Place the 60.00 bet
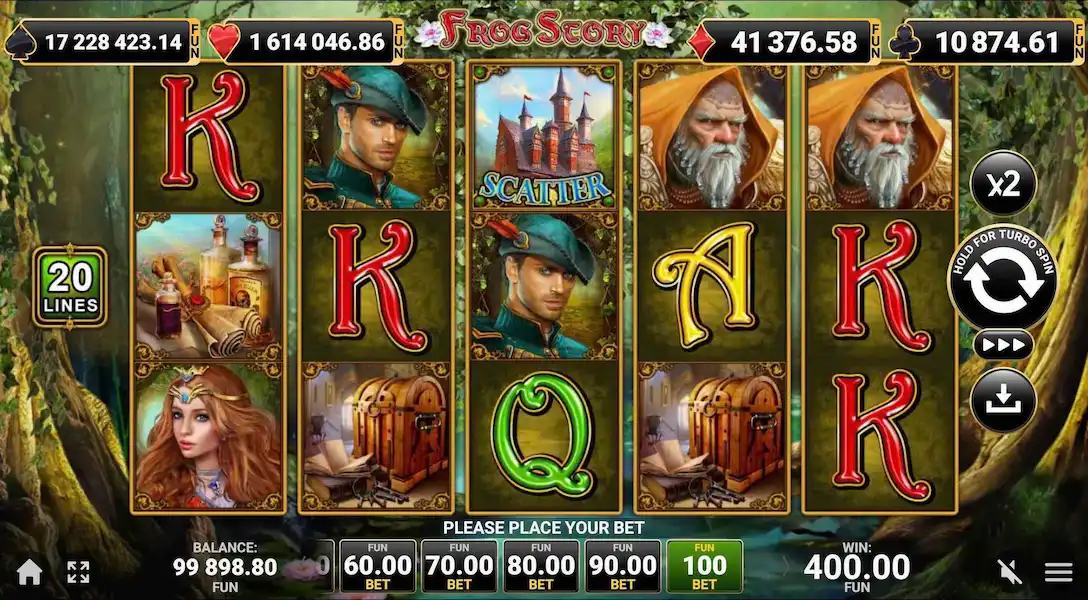 (377, 568)
